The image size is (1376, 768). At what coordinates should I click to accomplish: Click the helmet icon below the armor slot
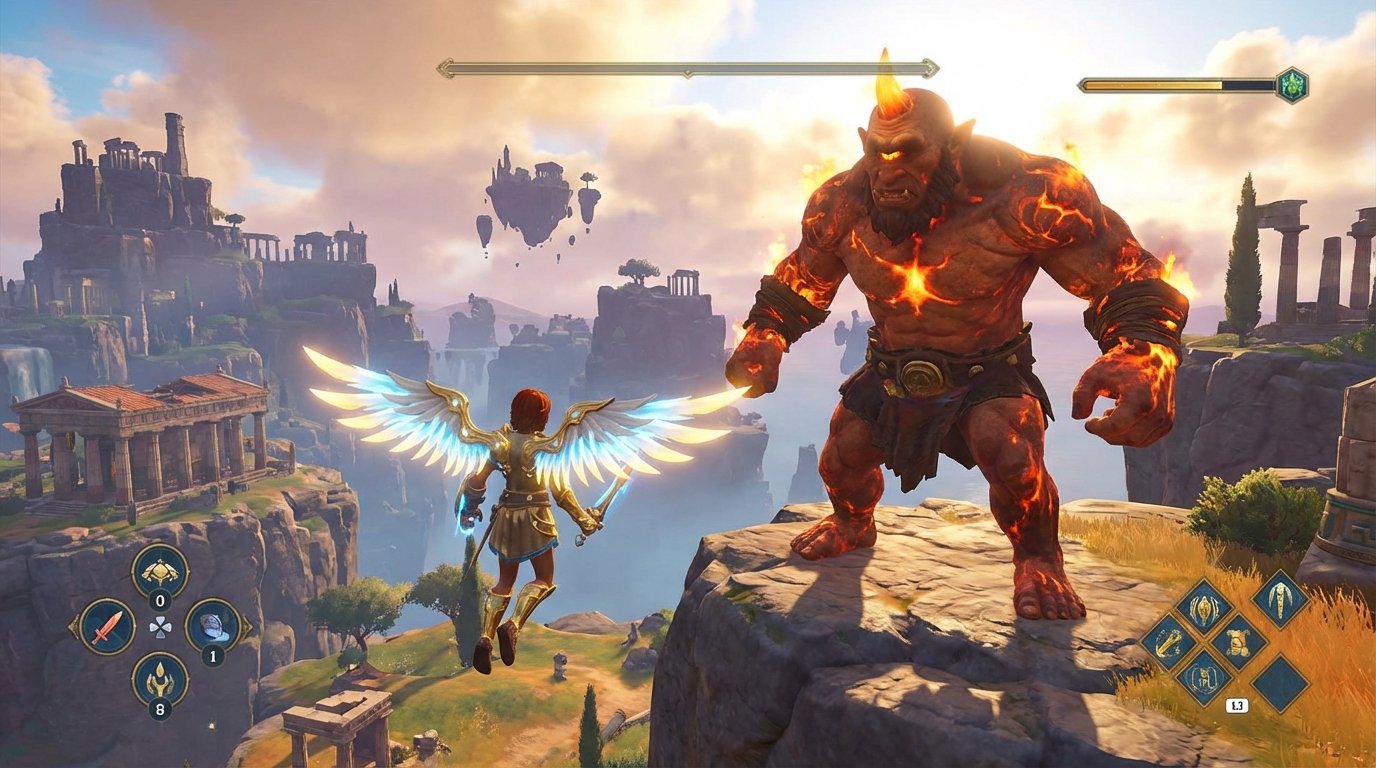click(1203, 676)
